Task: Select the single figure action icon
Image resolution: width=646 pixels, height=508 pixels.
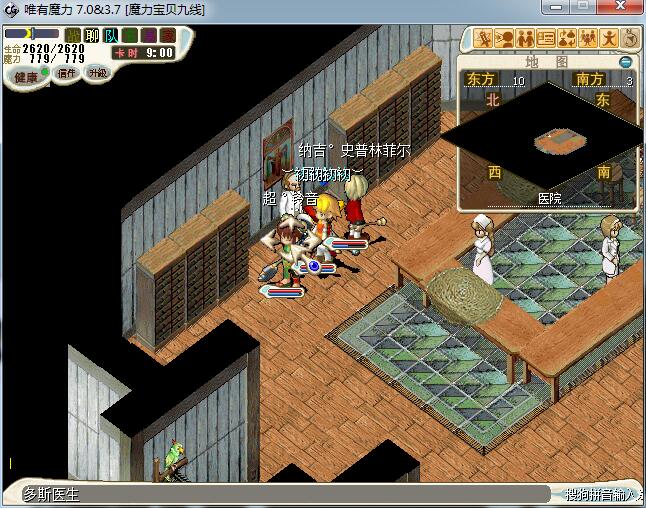Action: (x=609, y=39)
